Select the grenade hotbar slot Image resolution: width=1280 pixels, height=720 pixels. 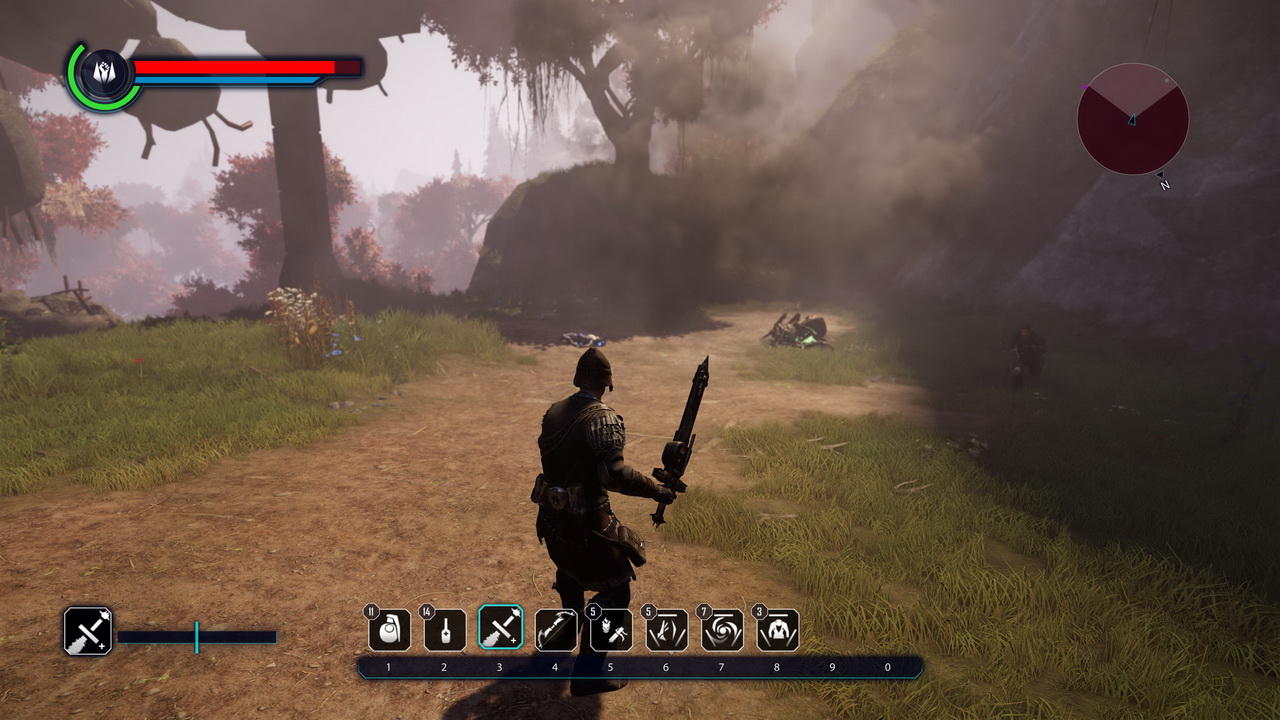click(389, 630)
